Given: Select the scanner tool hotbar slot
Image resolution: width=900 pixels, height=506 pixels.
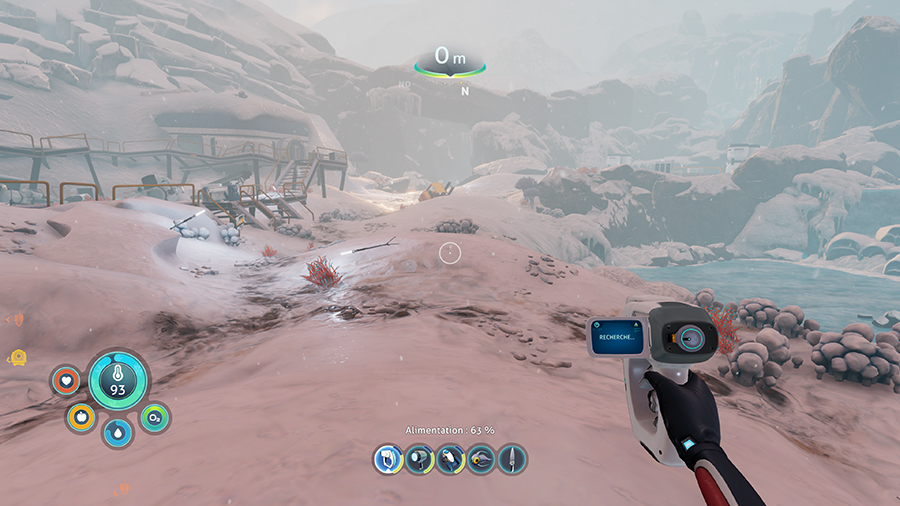Looking at the screenshot, I should tap(388, 459).
